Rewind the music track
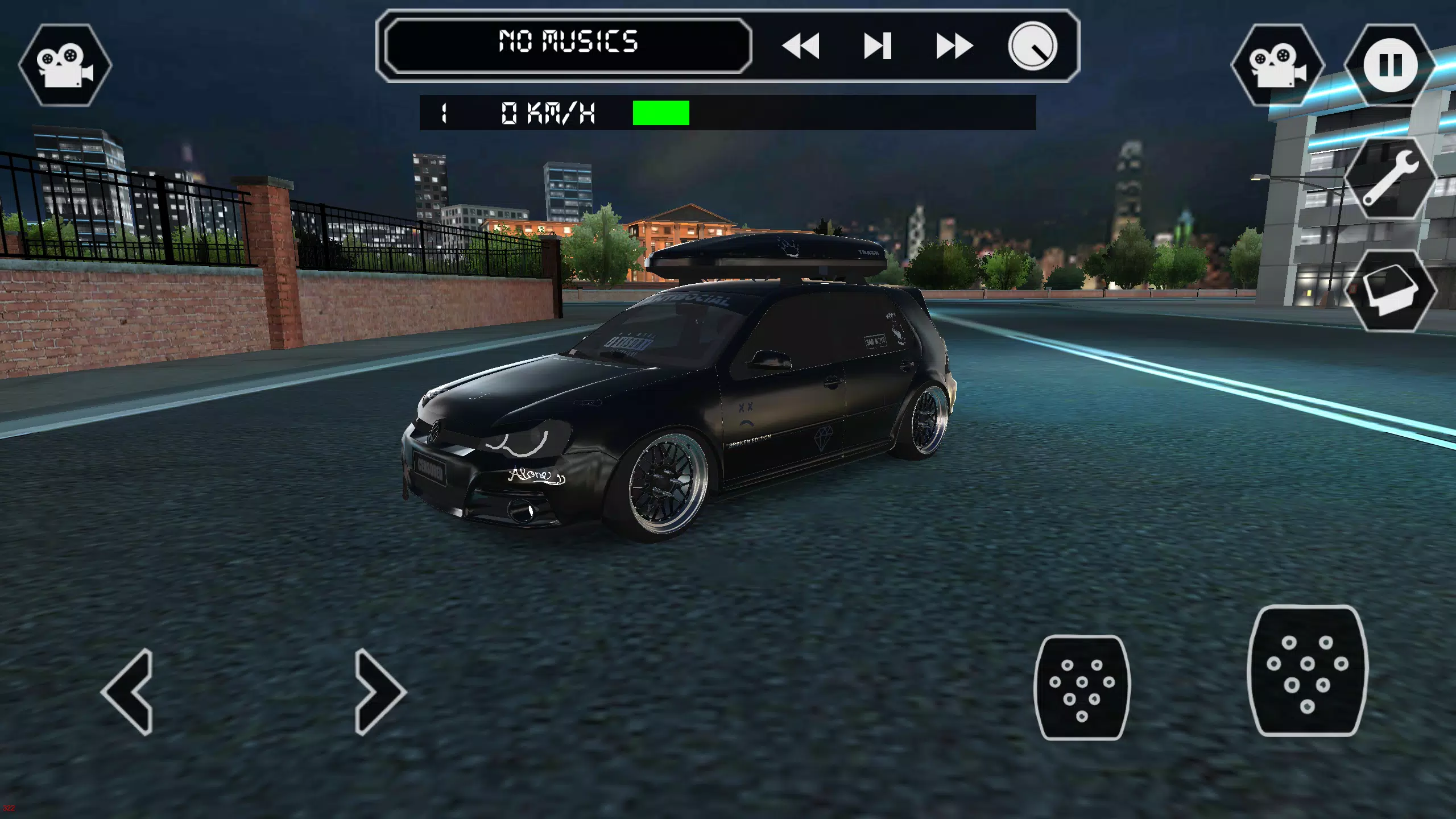The height and width of the screenshot is (819, 1456). click(x=803, y=47)
